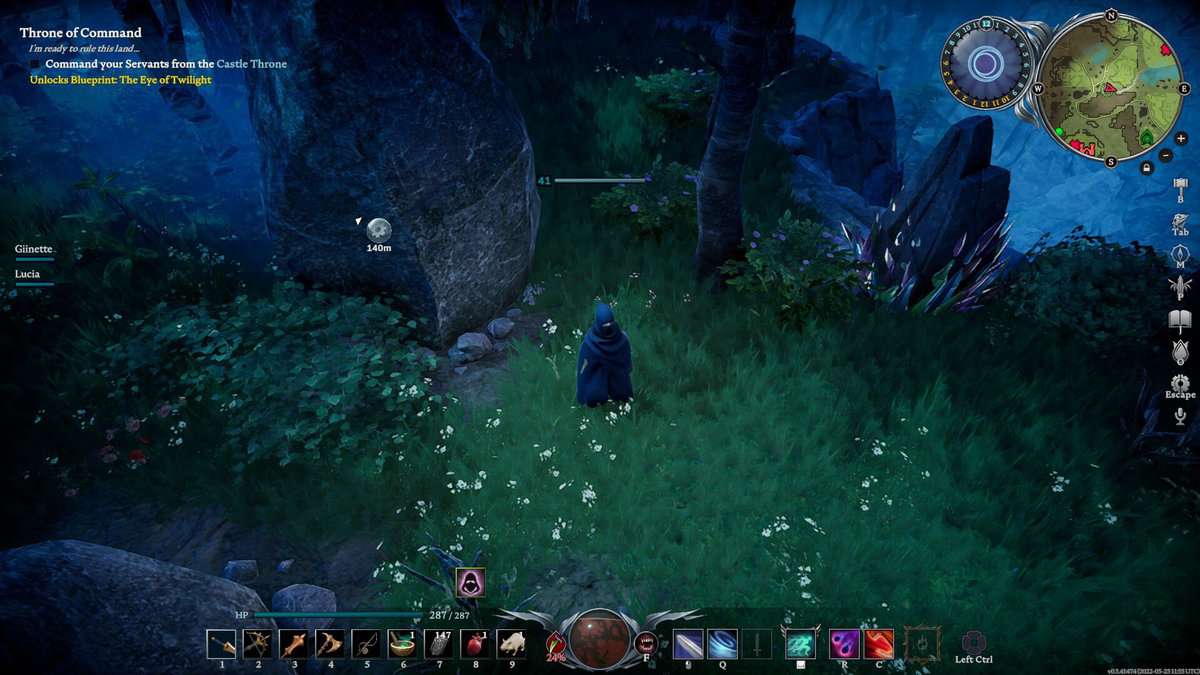Screen dimensions: 1200x675
Task: Activate the red slash spell labeled C
Action: (x=879, y=644)
